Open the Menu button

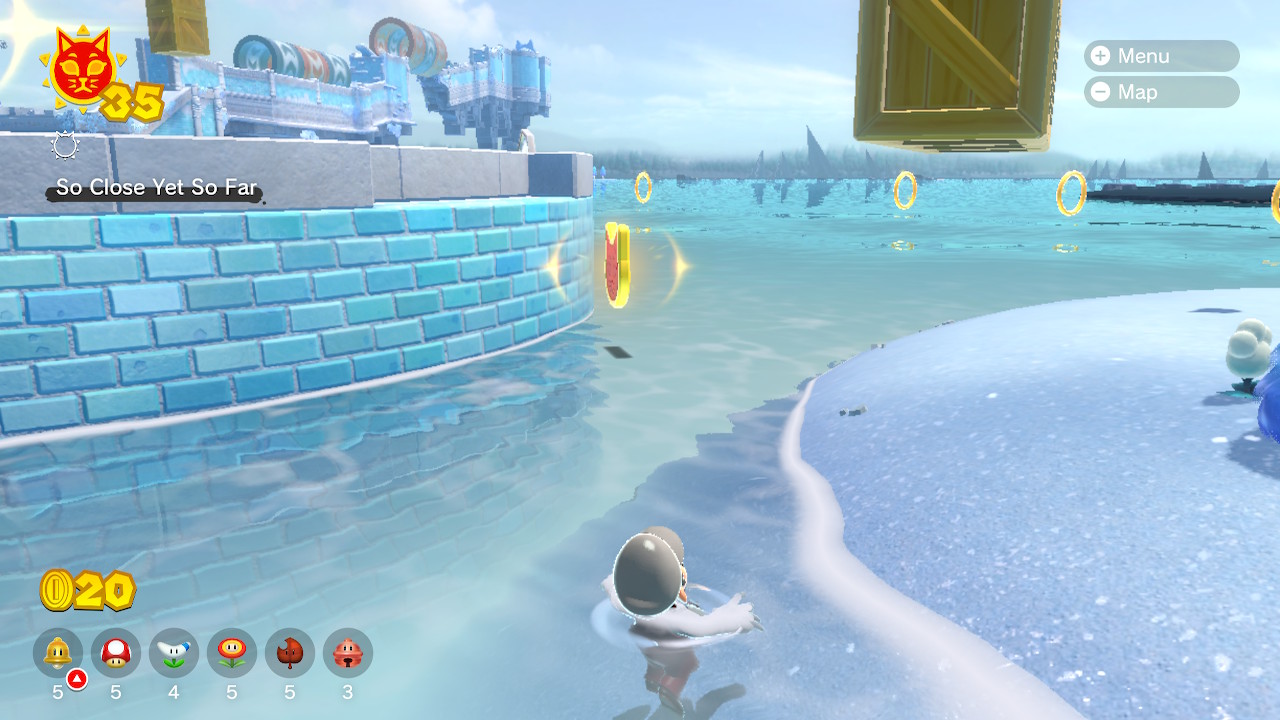click(1160, 56)
